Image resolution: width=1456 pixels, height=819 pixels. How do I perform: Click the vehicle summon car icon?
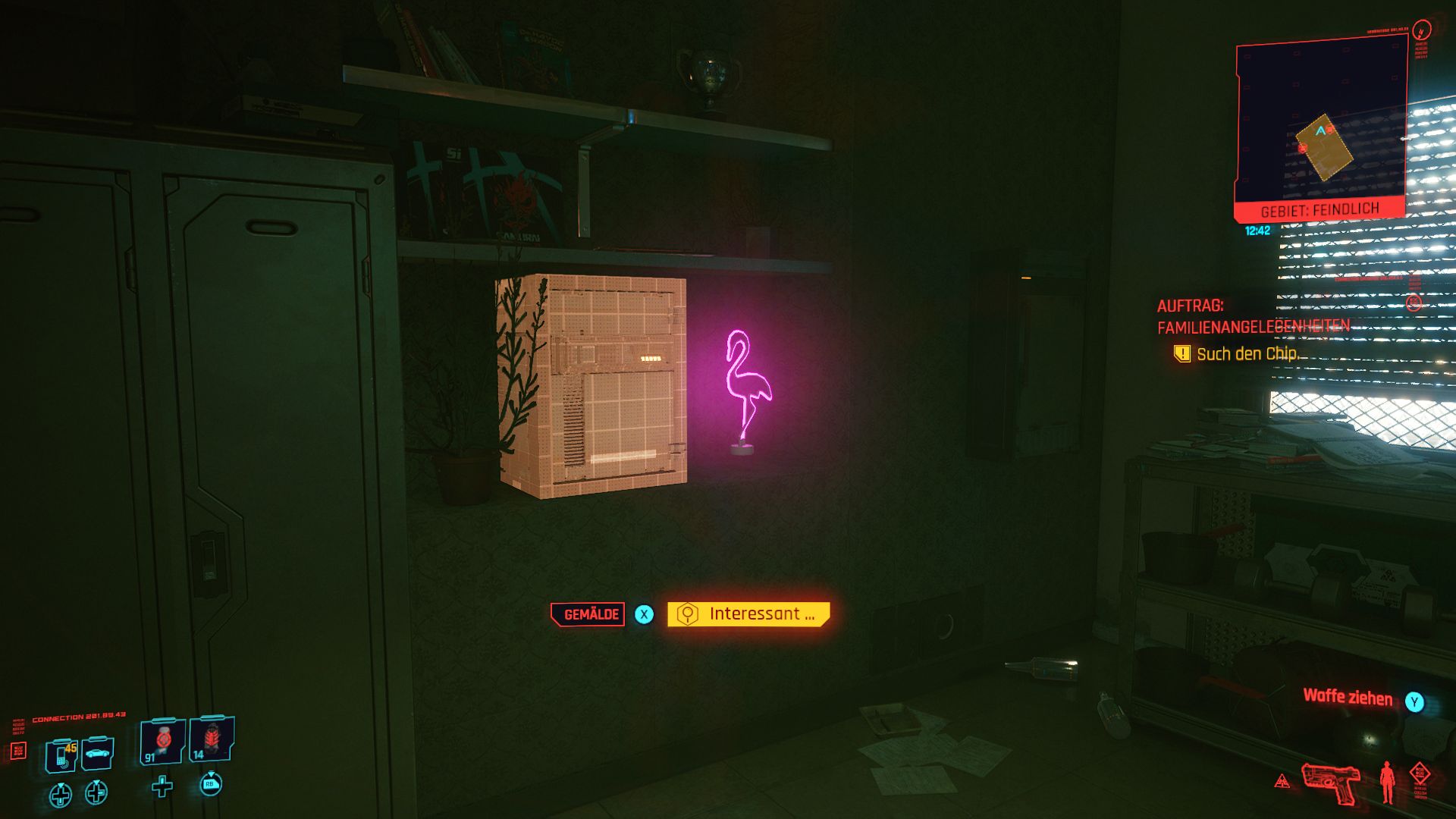(x=97, y=752)
